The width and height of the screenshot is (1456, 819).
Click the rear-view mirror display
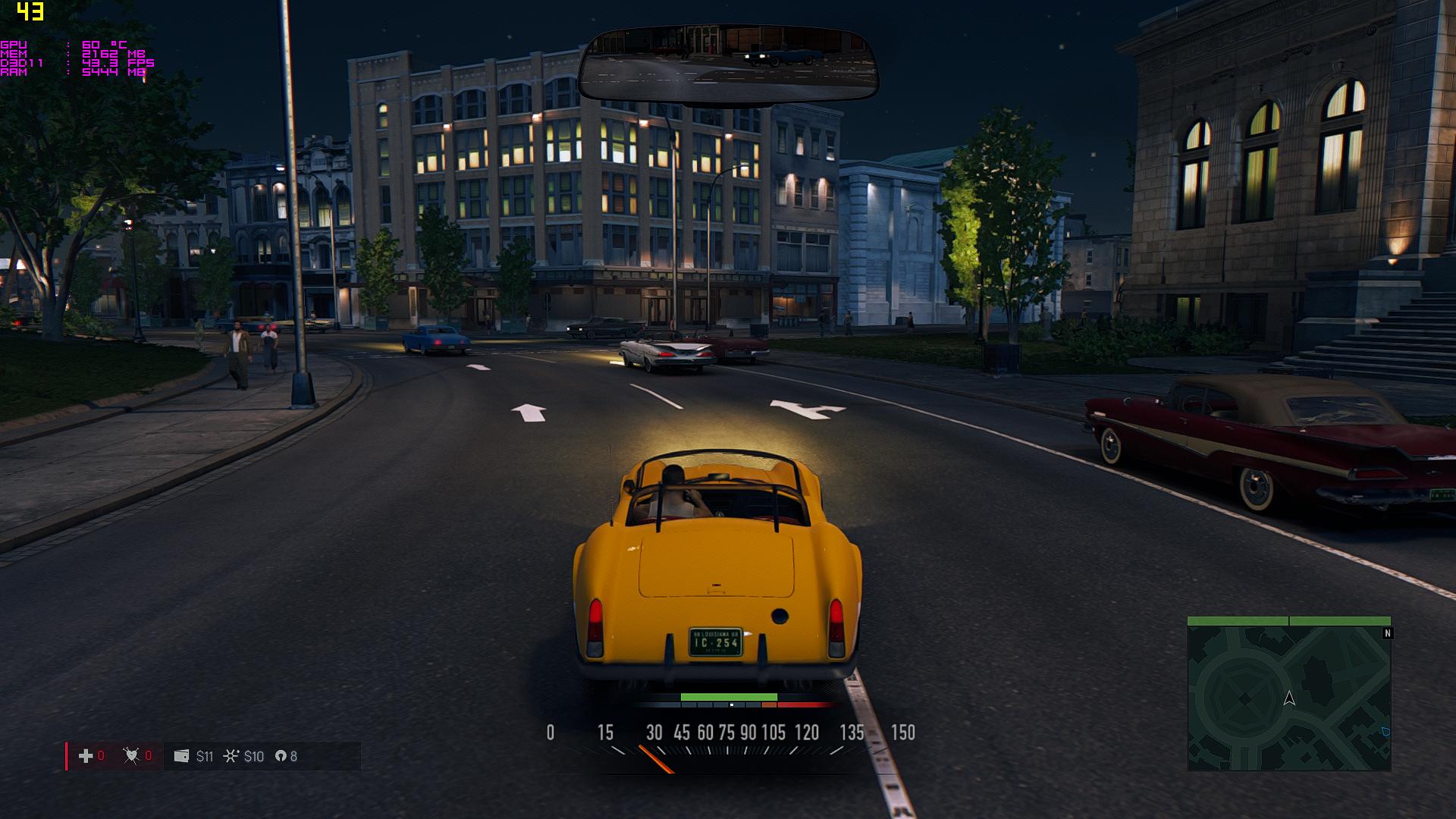coord(728,64)
